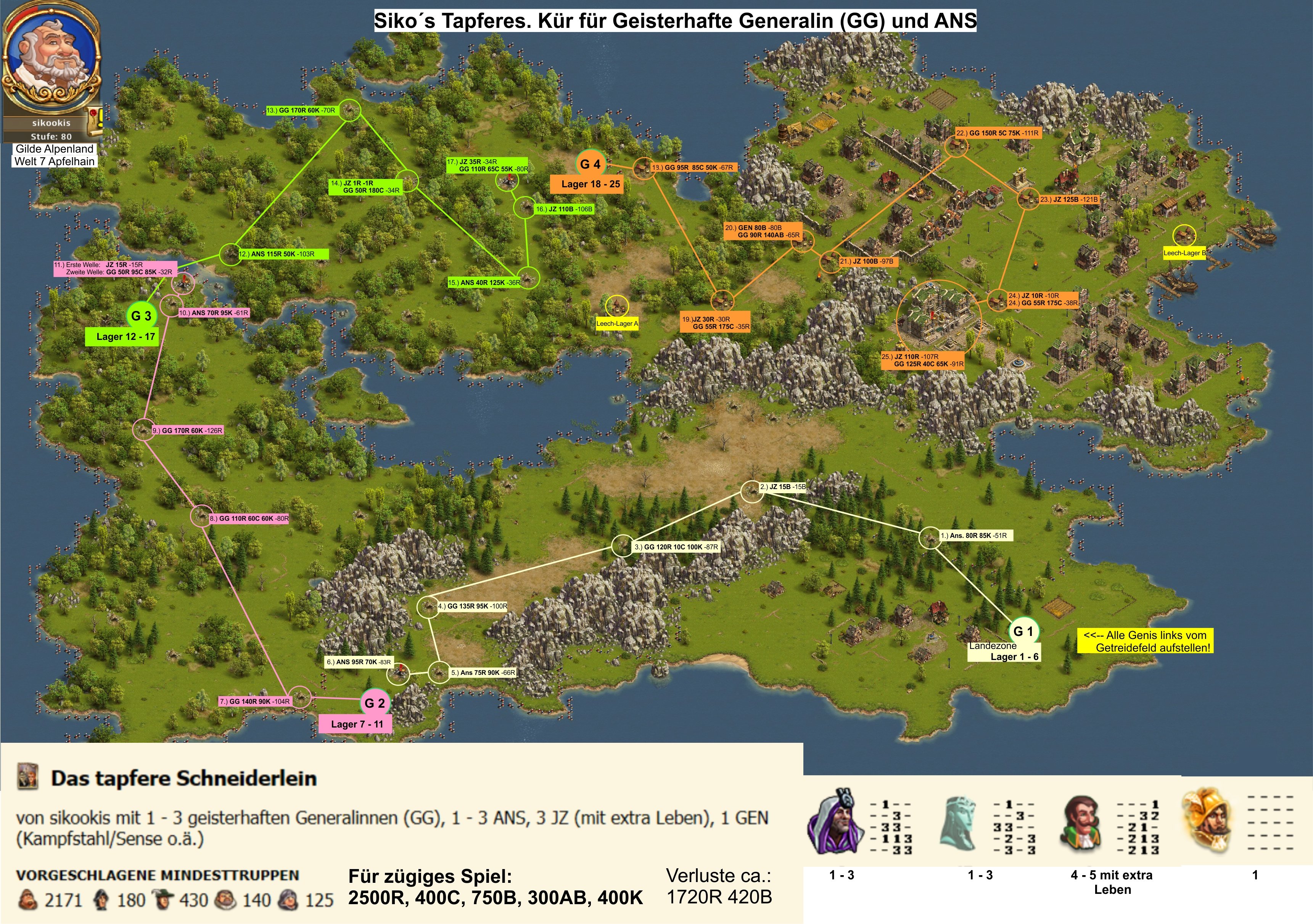Choose the green-coated general portrait
Image resolution: width=1313 pixels, height=924 pixels.
pyautogui.click(x=1082, y=824)
